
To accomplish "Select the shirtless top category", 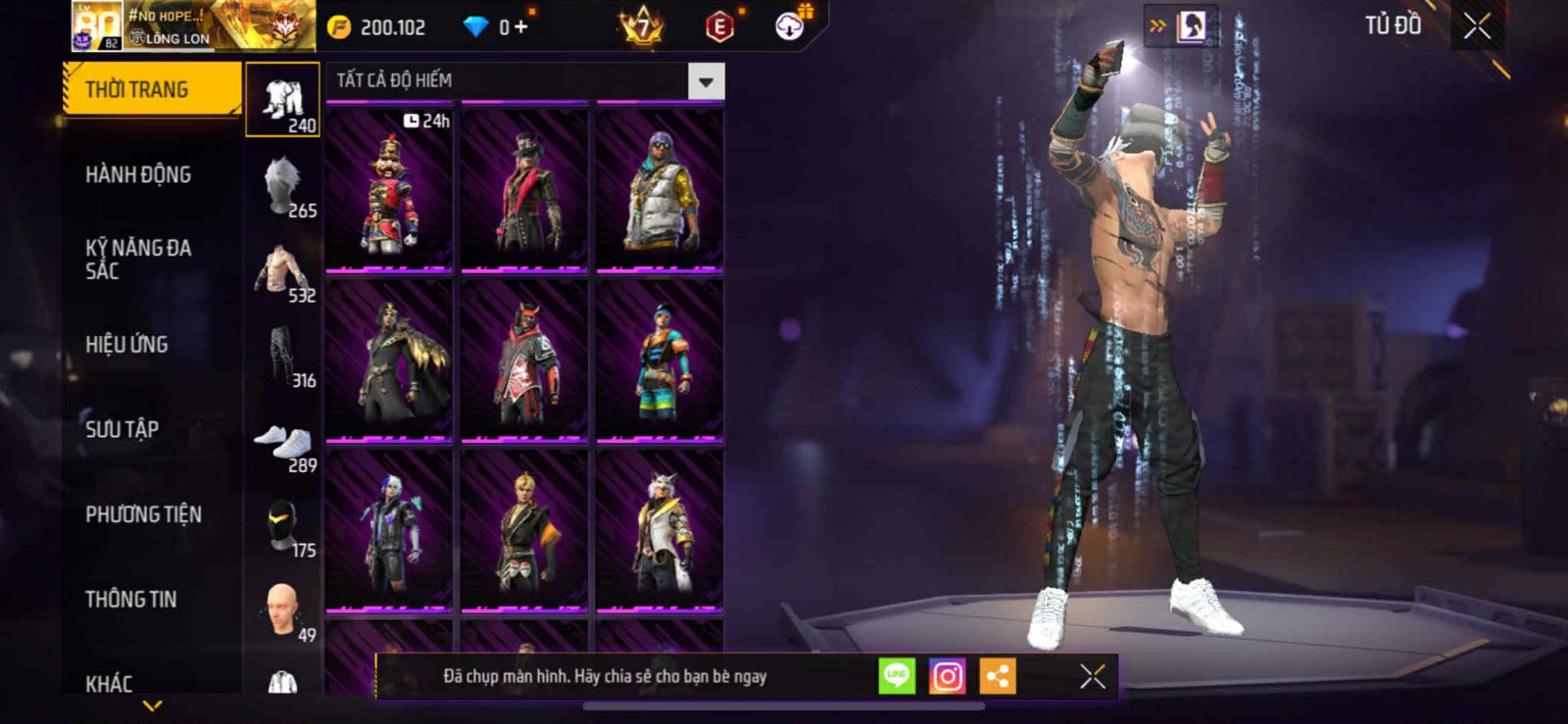I will coord(282,270).
